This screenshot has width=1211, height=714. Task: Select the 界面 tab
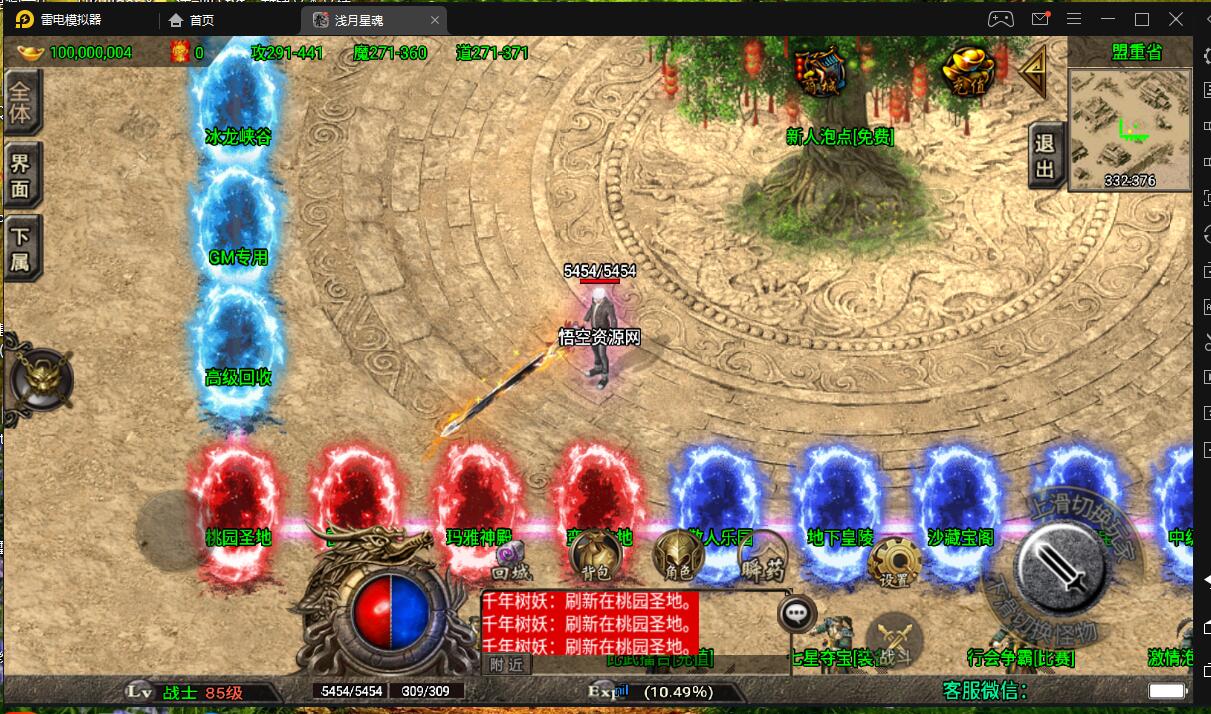point(21,174)
